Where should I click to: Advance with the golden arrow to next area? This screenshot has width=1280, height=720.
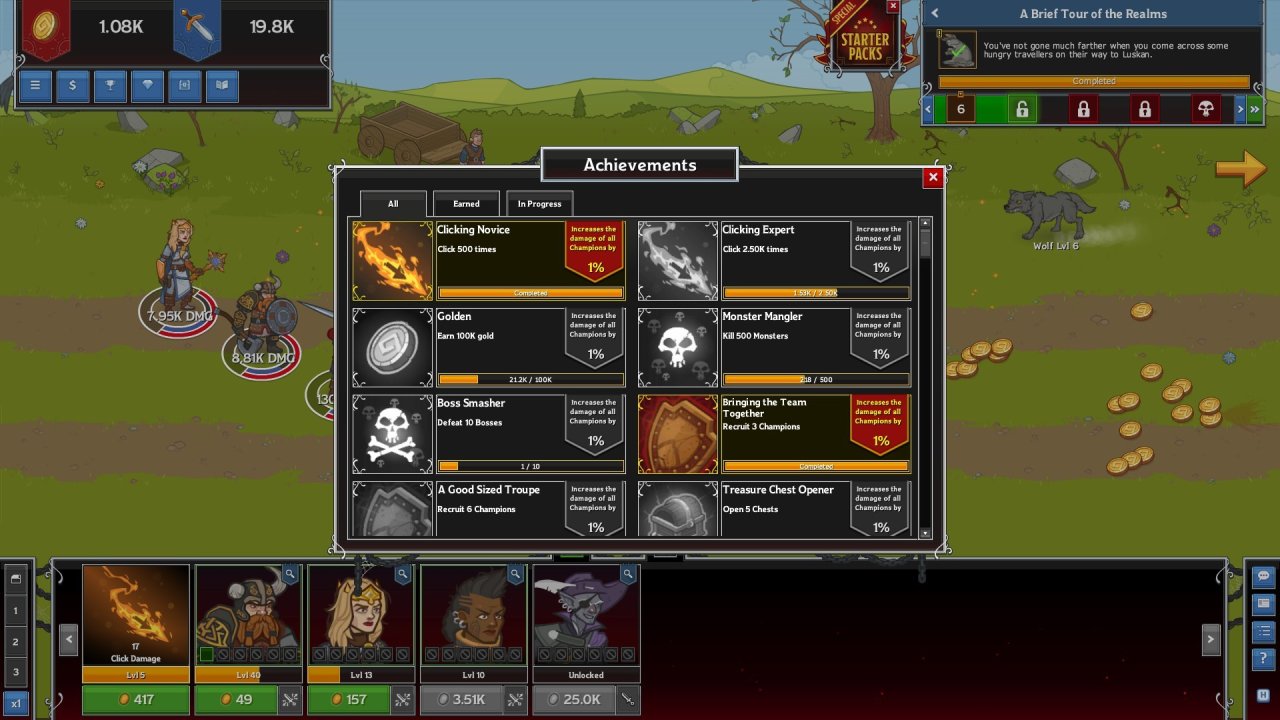[1241, 169]
